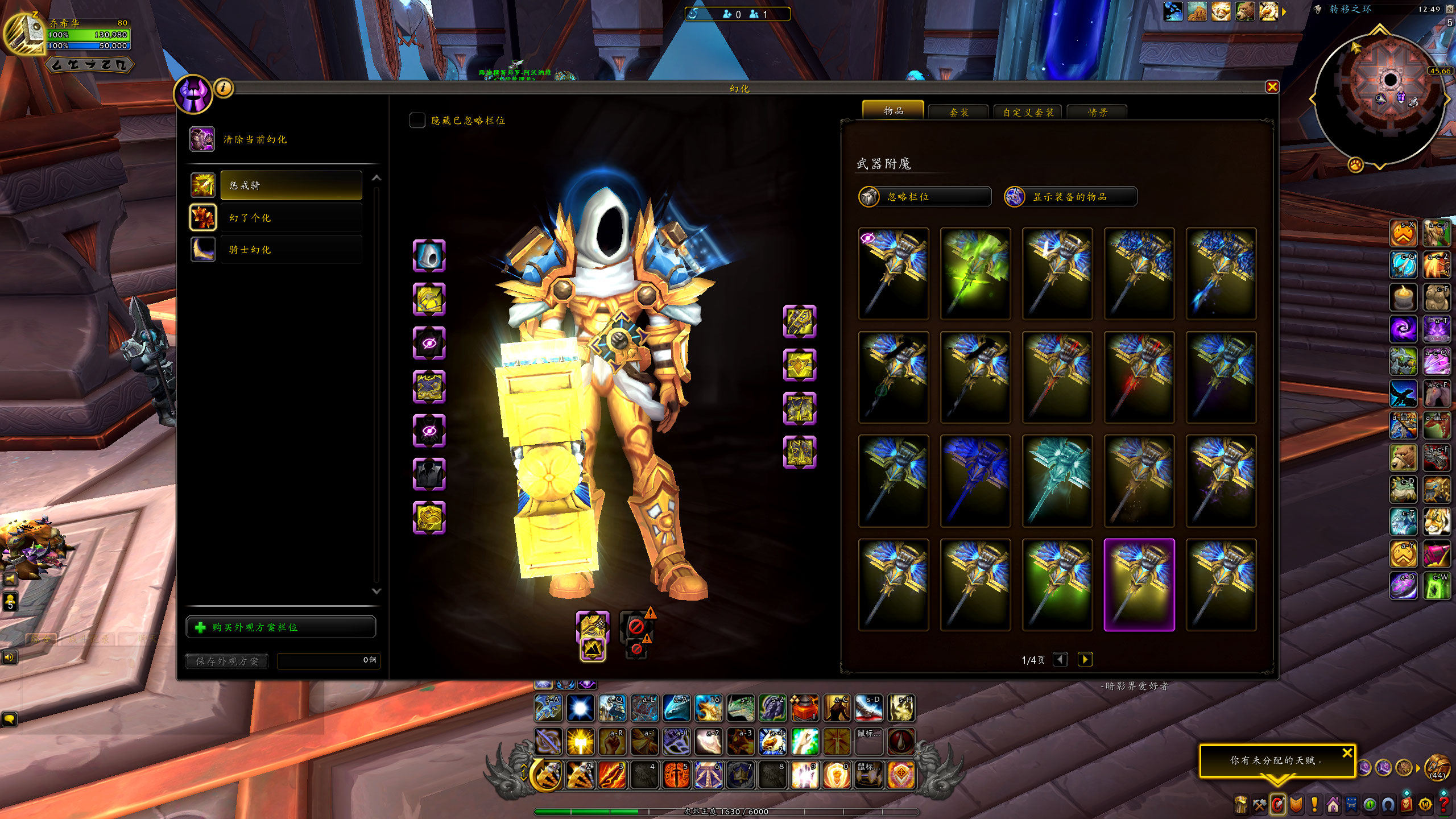Dismiss the 你有未分配的天赋 notification

(x=1347, y=753)
